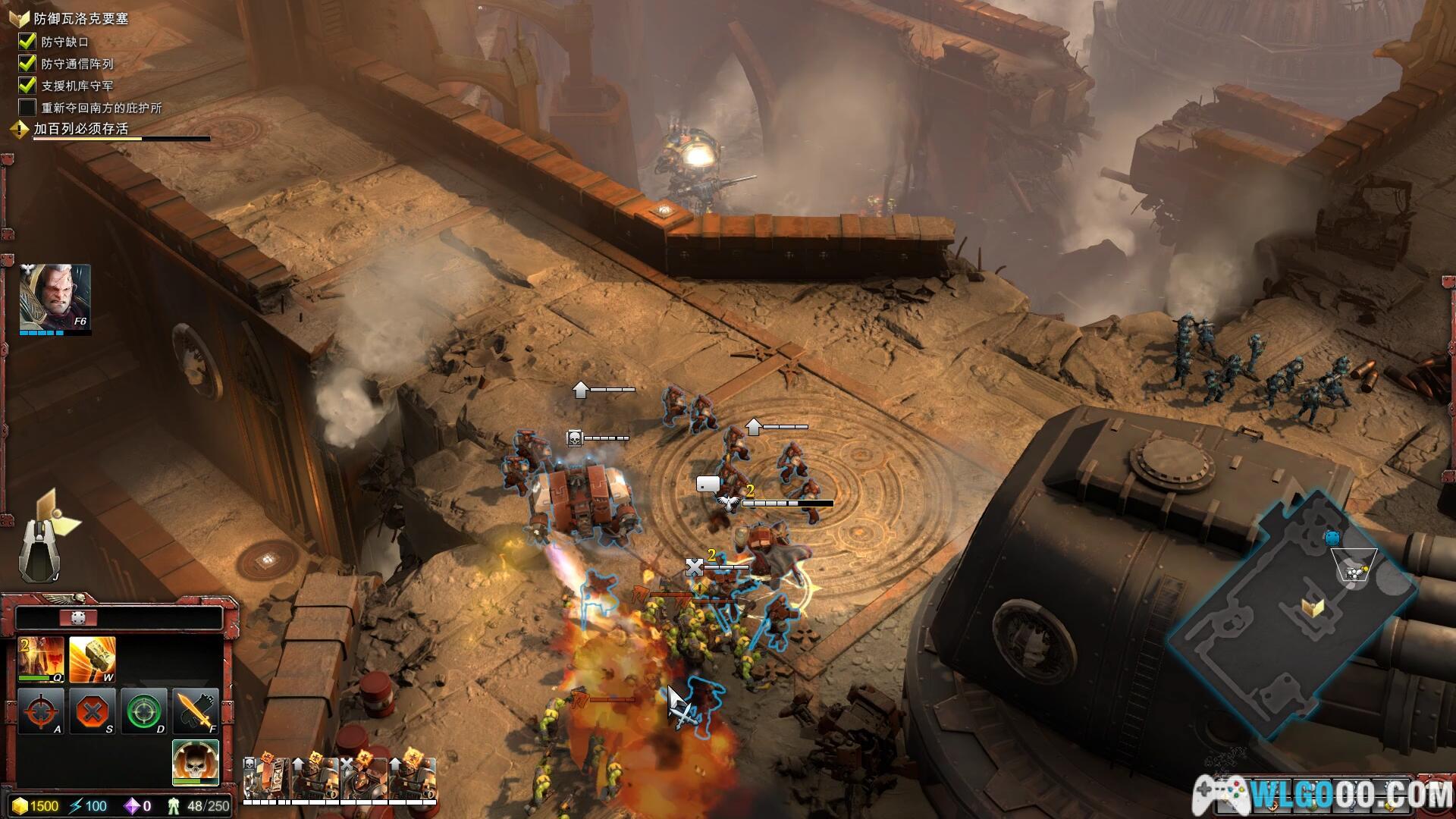Click the 重新夺回南方的庇护所 objective
Image resolution: width=1456 pixels, height=819 pixels.
point(101,108)
